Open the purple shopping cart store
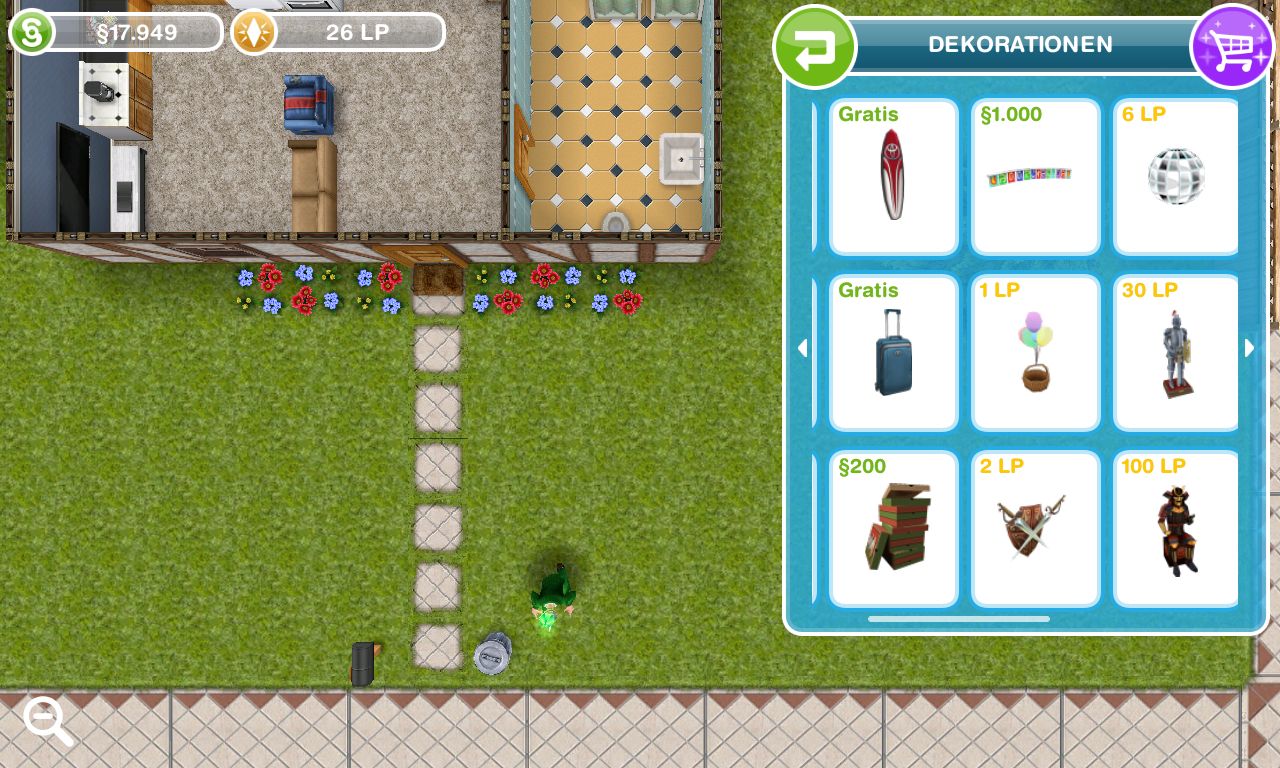The image size is (1280, 768). click(1232, 47)
